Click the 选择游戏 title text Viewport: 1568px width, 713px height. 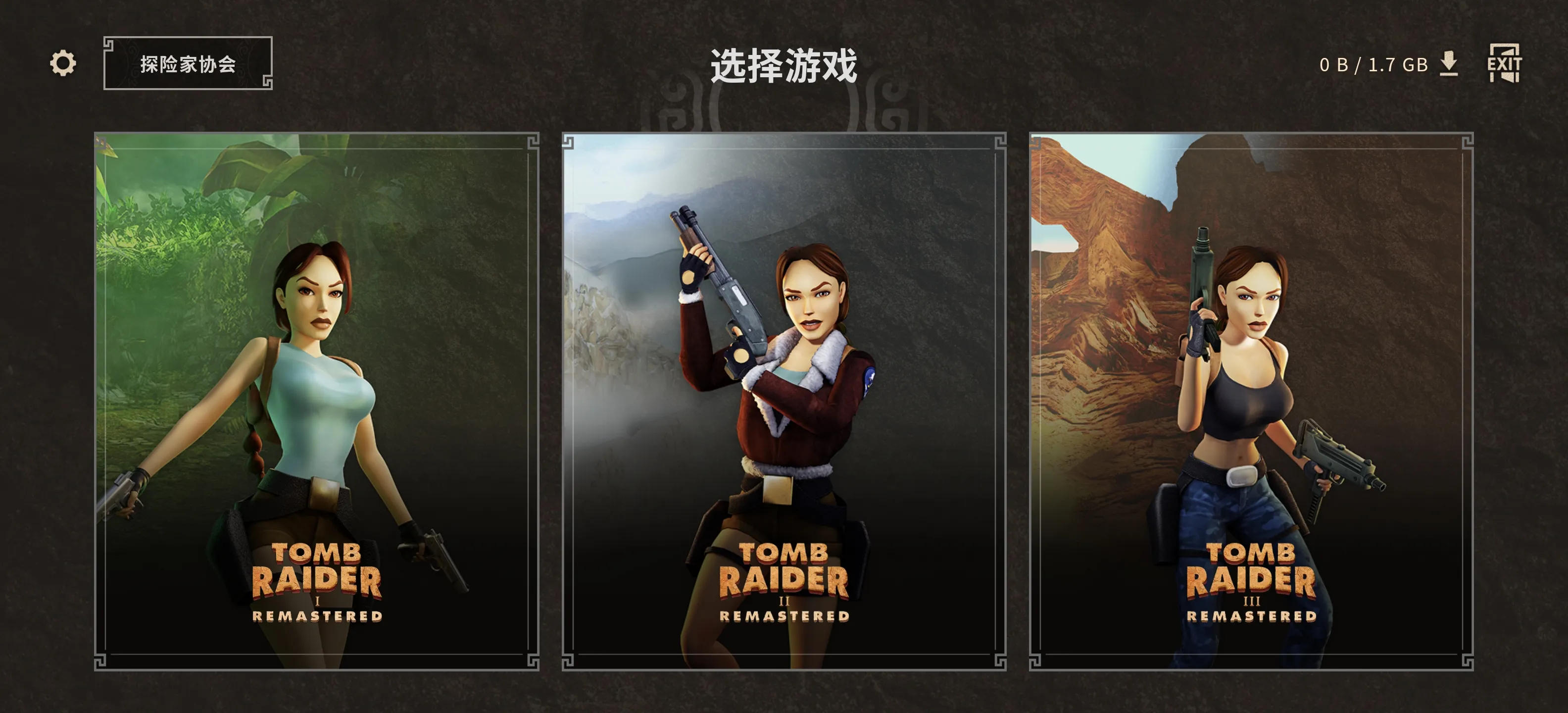[x=784, y=67]
